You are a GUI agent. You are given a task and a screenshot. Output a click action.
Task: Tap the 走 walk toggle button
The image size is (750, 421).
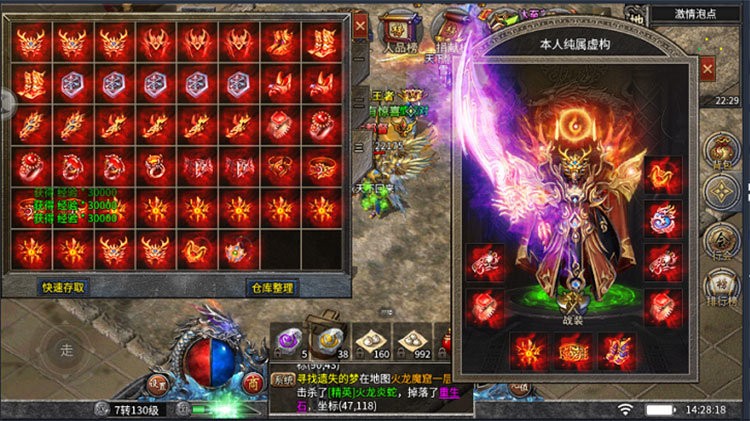tap(67, 350)
